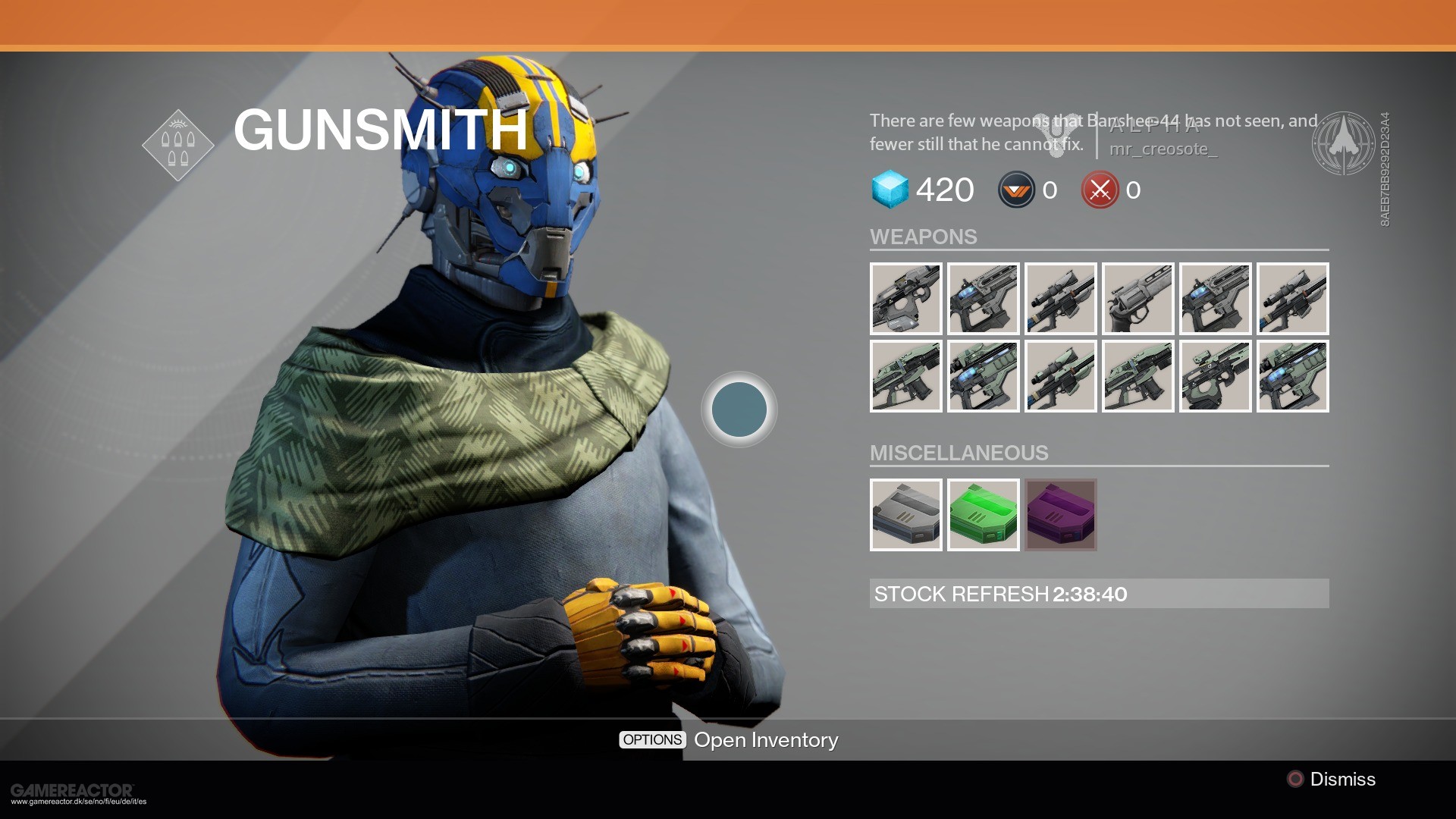Select the green Special Ammo Synthesis item
The image size is (1456, 819).
coord(984,515)
